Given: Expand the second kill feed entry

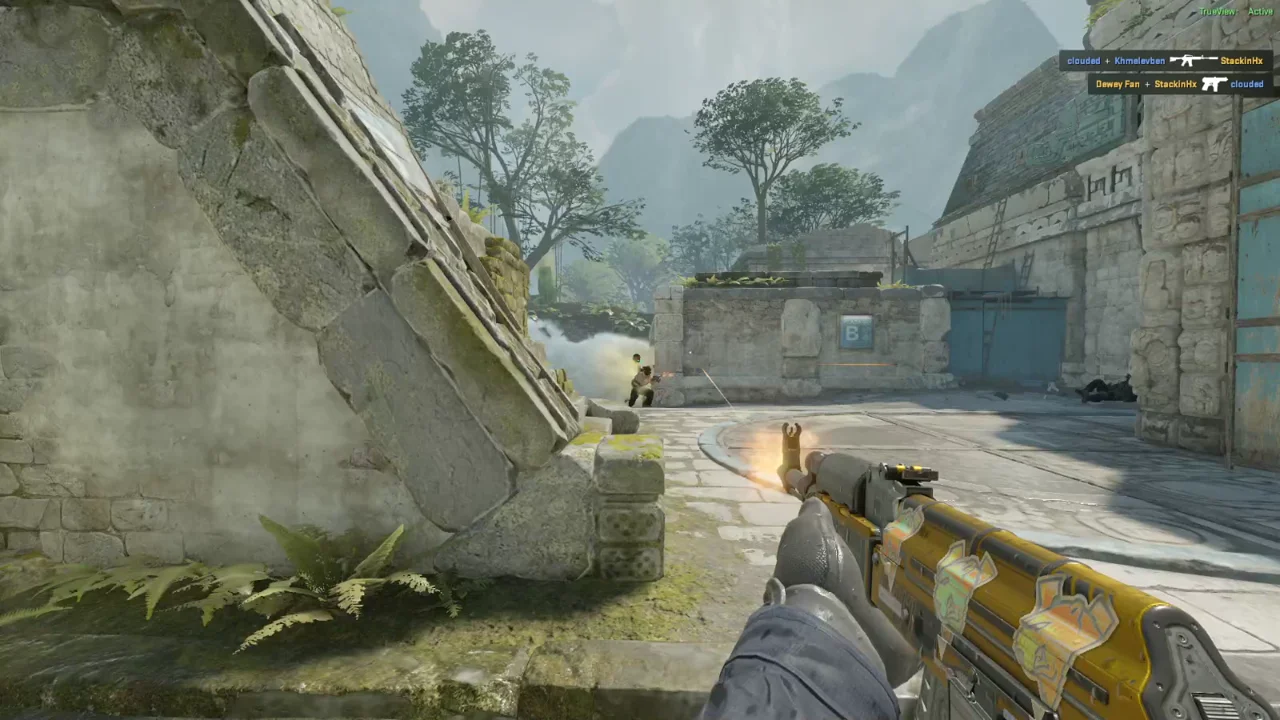Looking at the screenshot, I should pos(1180,84).
